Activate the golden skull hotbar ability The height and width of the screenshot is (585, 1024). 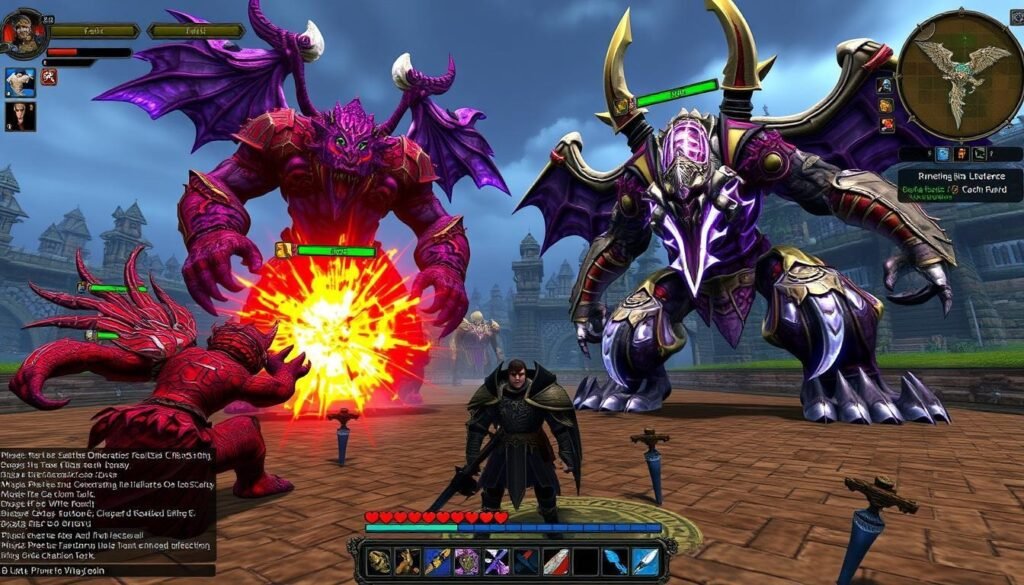coord(379,561)
